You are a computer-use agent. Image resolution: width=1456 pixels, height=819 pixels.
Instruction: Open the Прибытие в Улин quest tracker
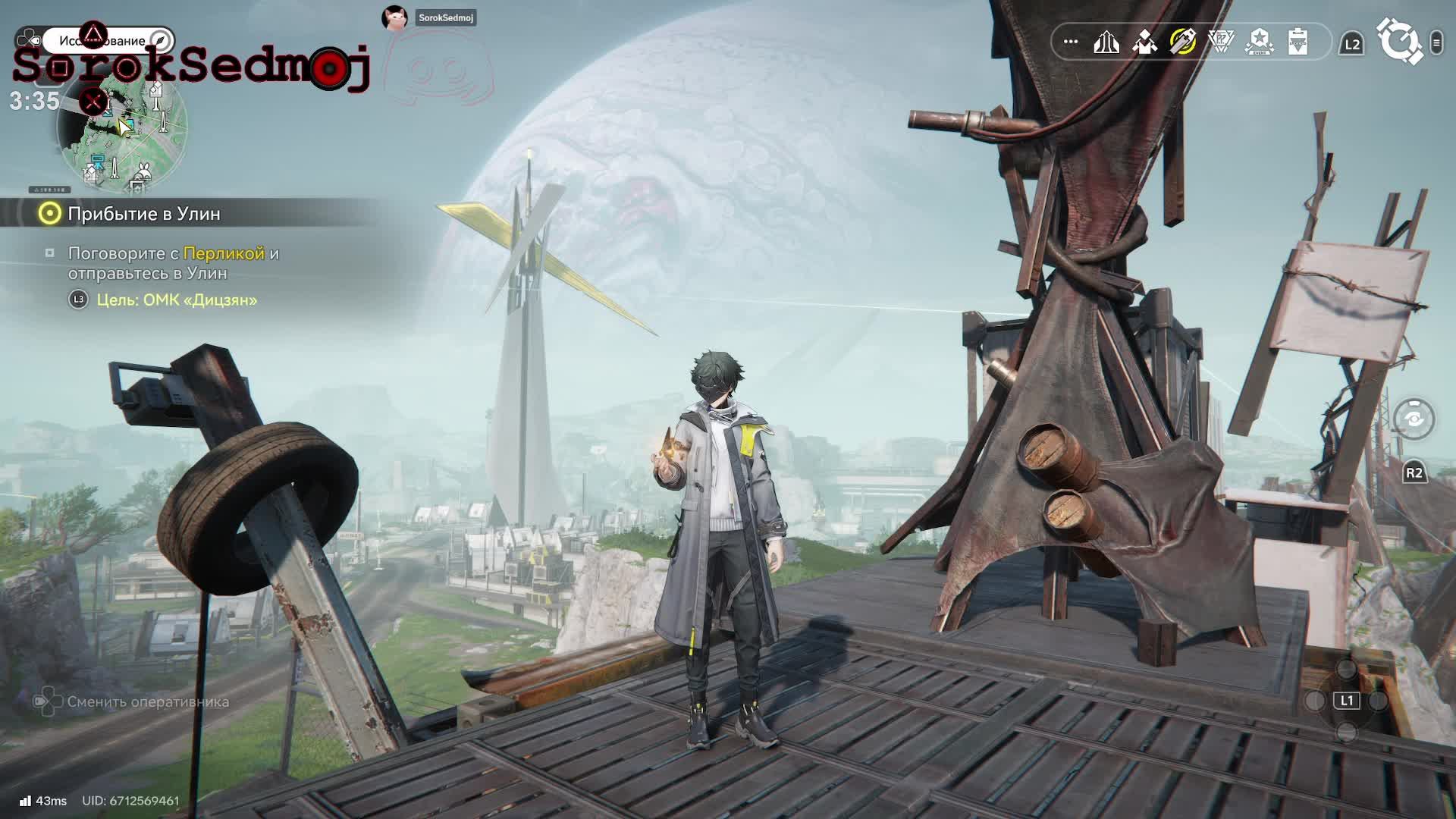point(144,214)
